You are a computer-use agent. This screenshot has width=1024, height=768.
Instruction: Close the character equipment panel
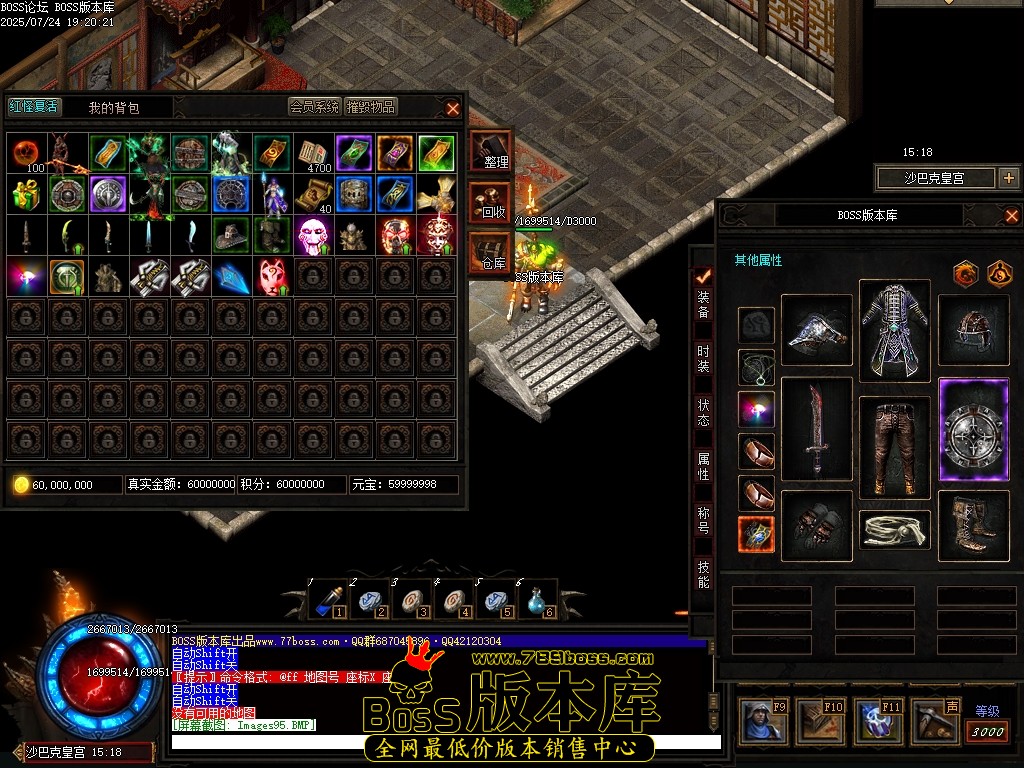click(1011, 215)
